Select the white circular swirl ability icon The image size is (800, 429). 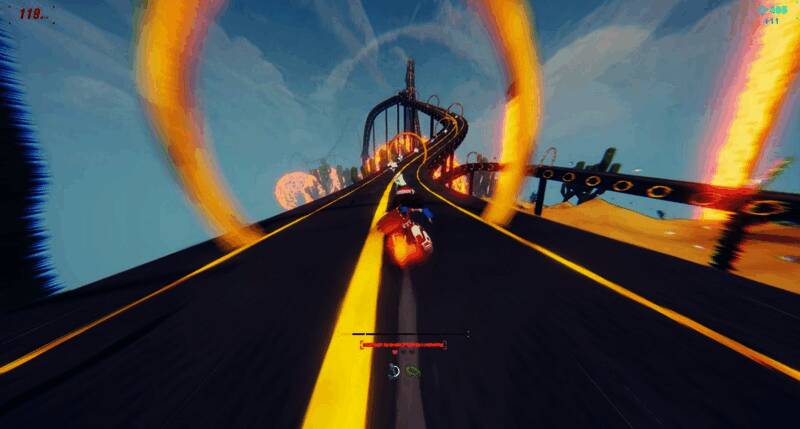point(394,372)
